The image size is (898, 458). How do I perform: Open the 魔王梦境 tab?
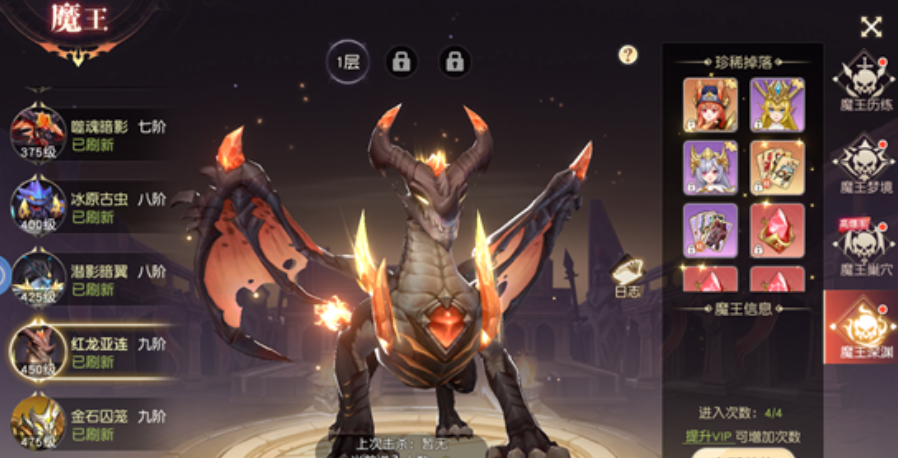(863, 164)
